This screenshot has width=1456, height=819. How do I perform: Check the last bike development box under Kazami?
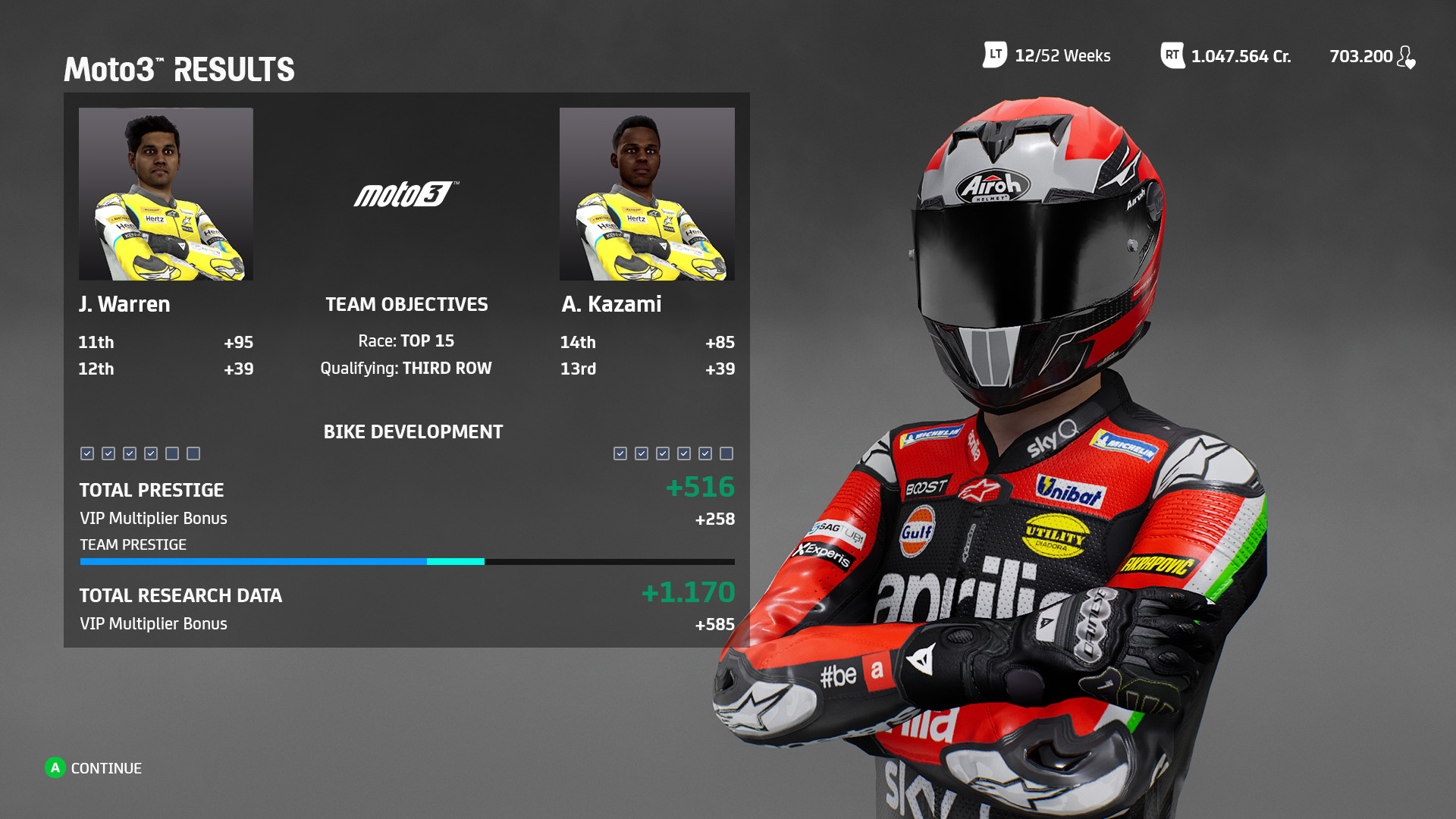coord(726,453)
